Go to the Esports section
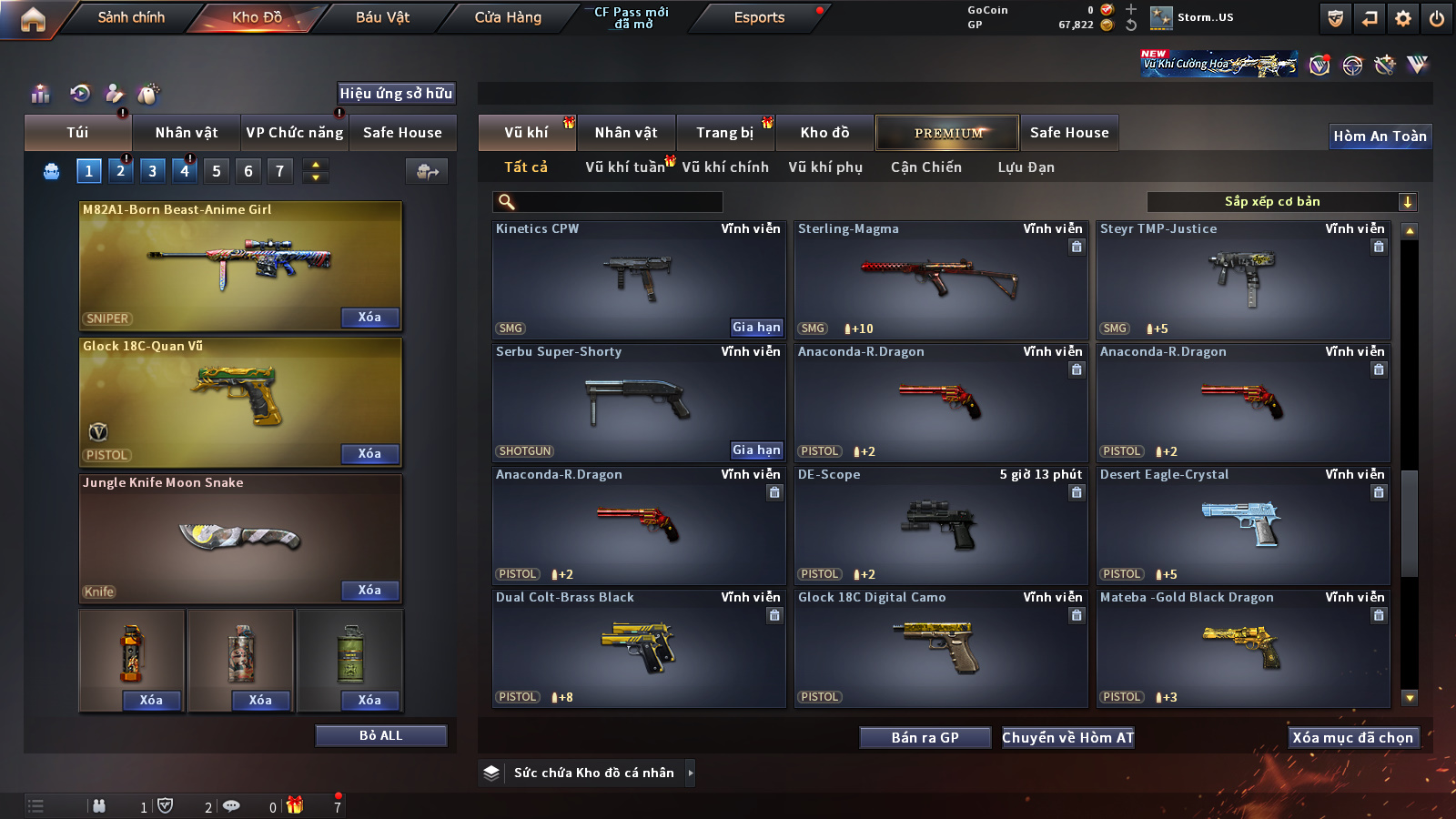This screenshot has width=1456, height=819. tap(759, 17)
